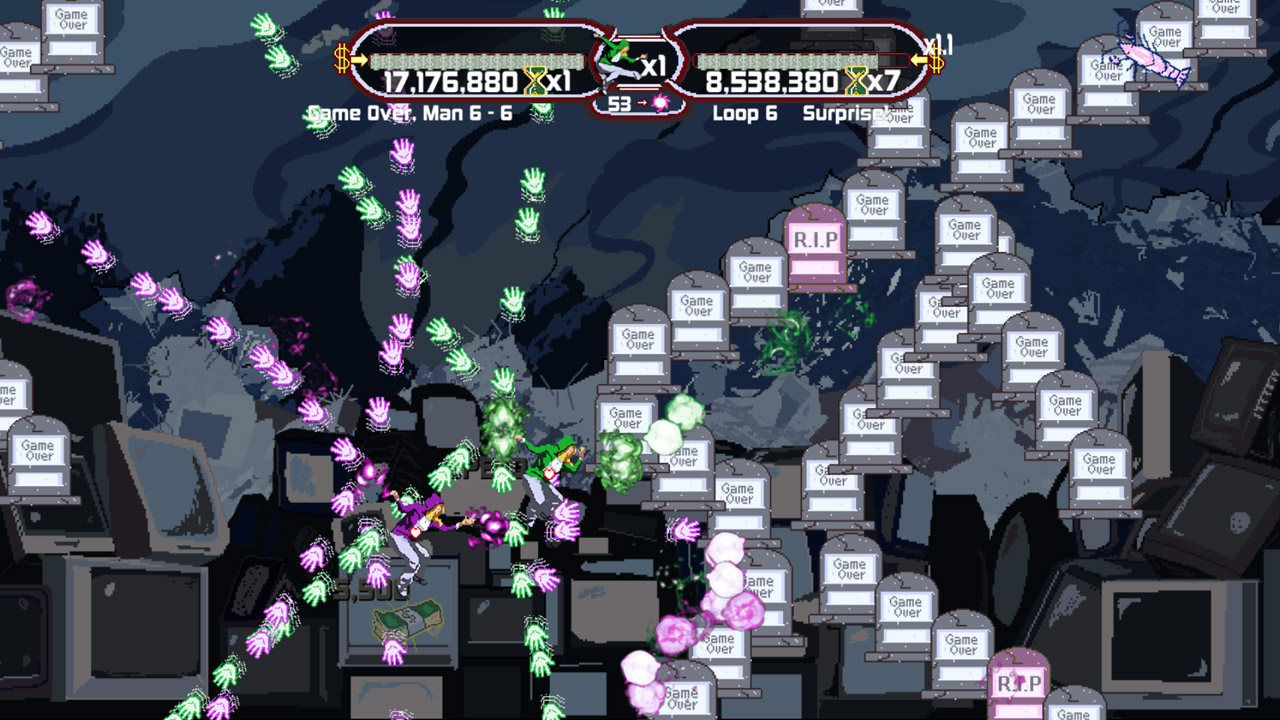
Task: Click the yellow dollar sign icon left of player one's score
Action: tap(340, 60)
